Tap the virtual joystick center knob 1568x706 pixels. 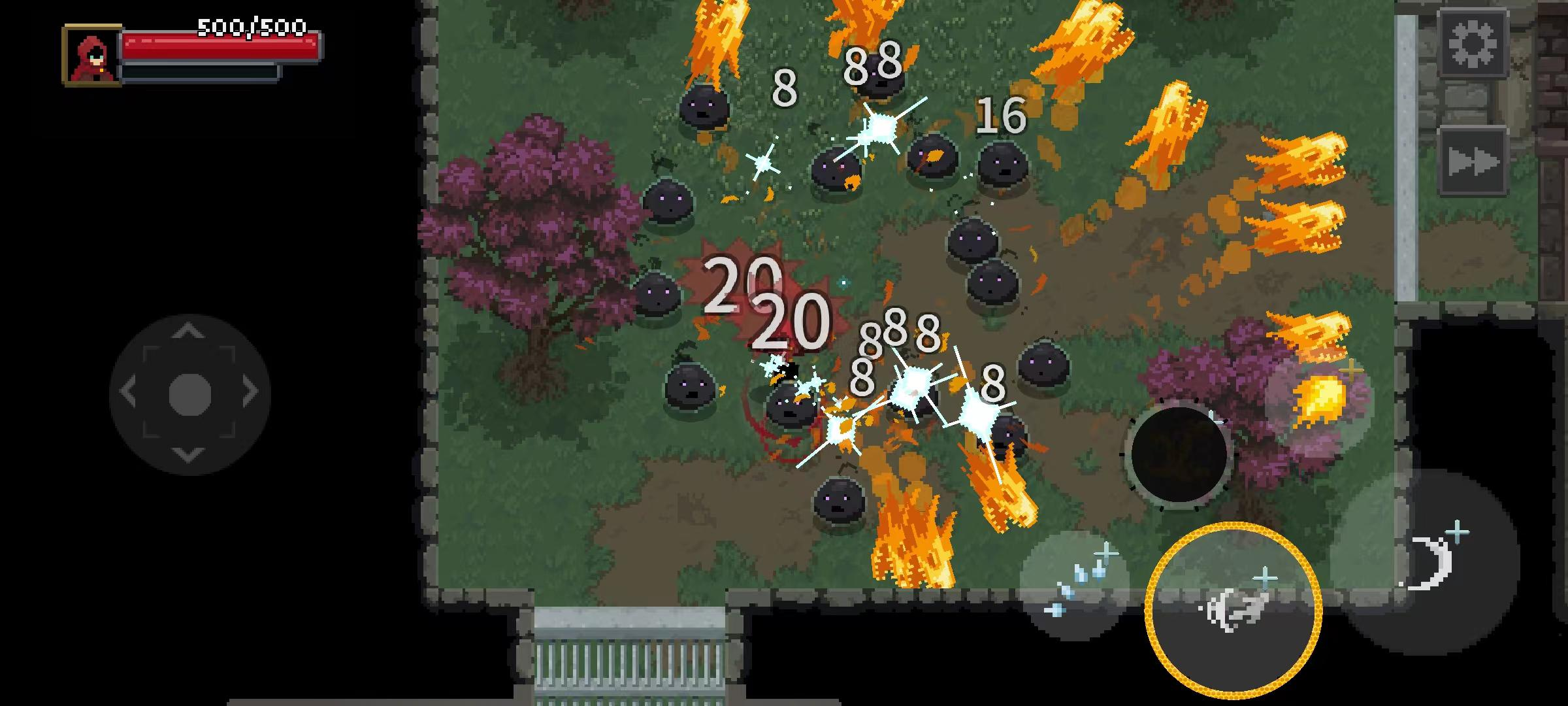pos(189,394)
